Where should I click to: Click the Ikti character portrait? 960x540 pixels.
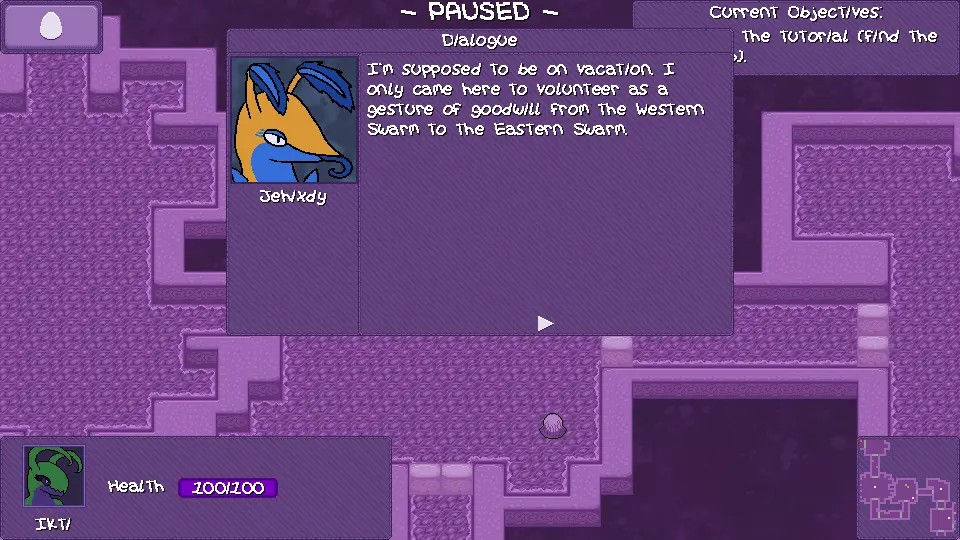tap(54, 476)
